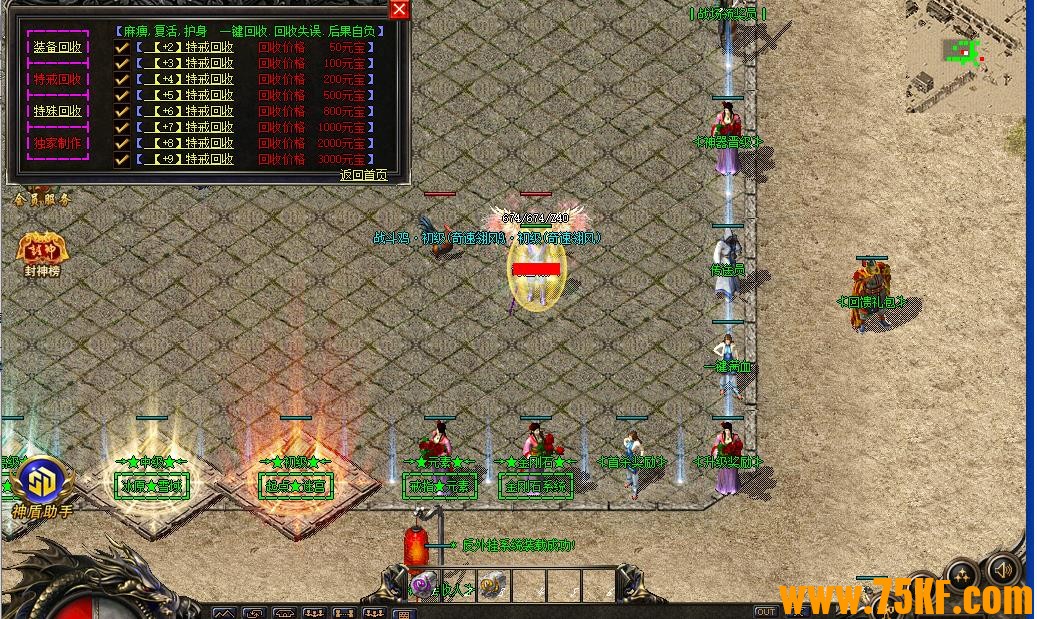1037x619 pixels.
Task: Toggle the checkbox beside 【+3】特戒回收
Action: [122, 63]
